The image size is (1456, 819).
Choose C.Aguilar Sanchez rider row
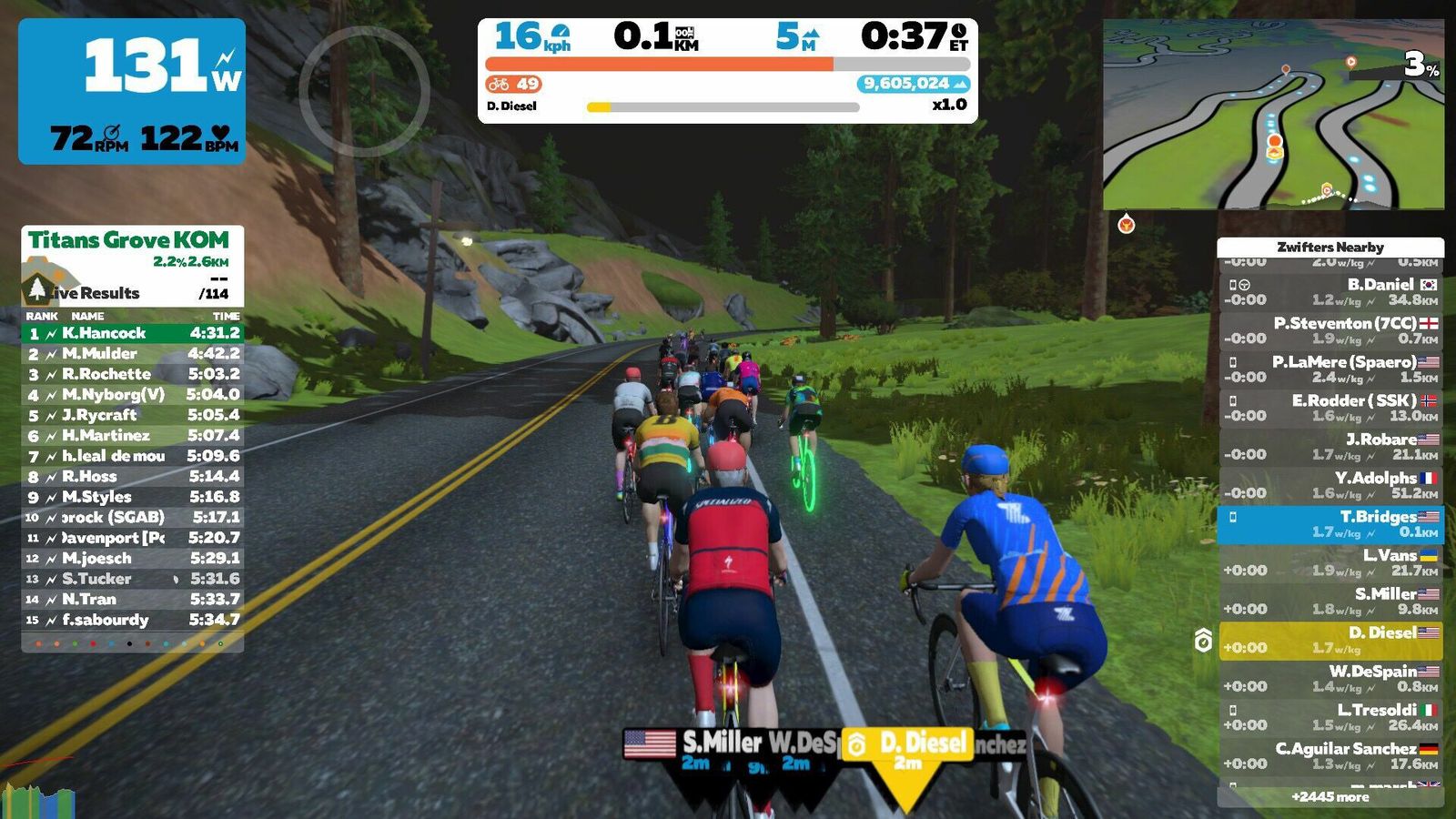coord(1330,756)
